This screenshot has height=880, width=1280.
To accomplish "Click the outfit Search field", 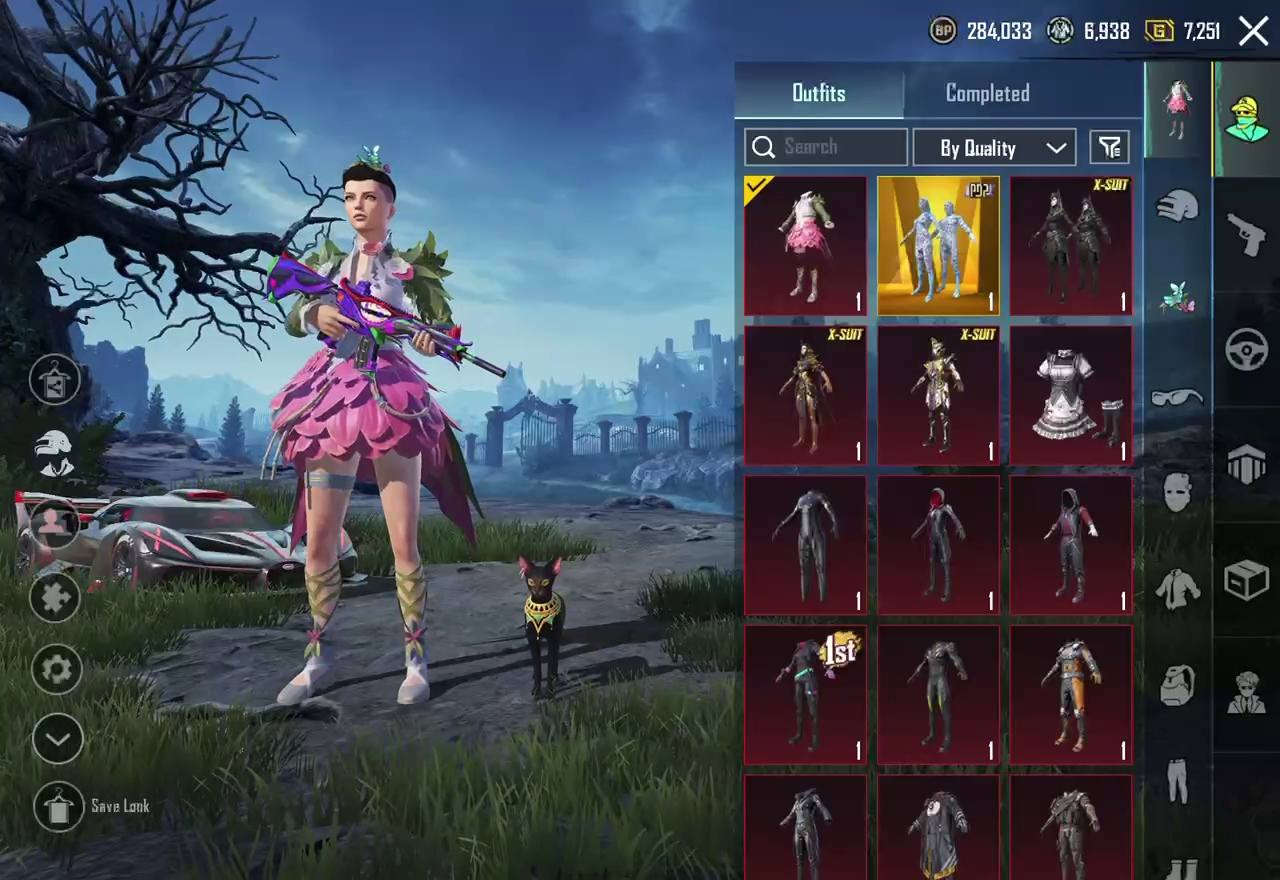I will (826, 147).
